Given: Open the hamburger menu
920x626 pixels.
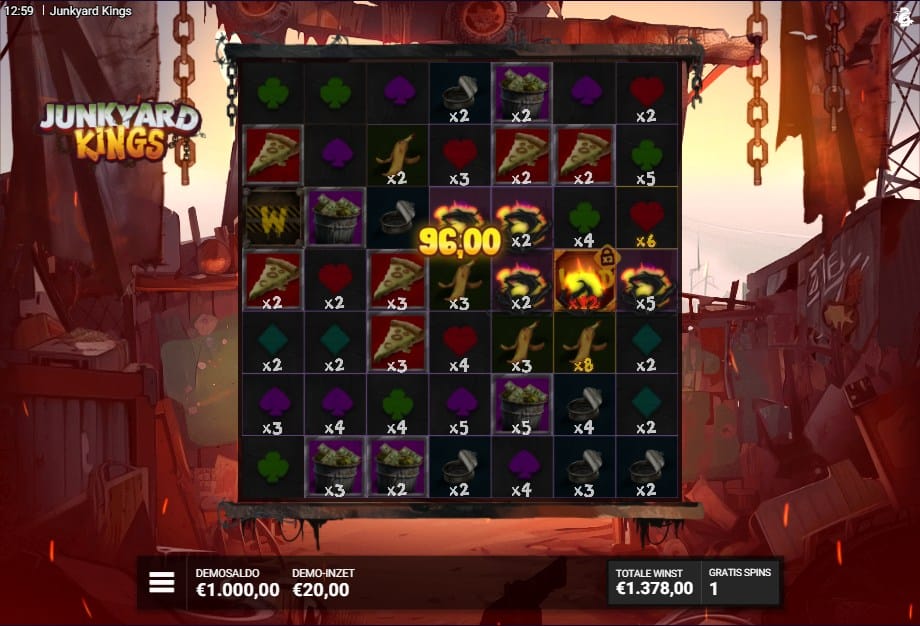Looking at the screenshot, I should 162,583.
